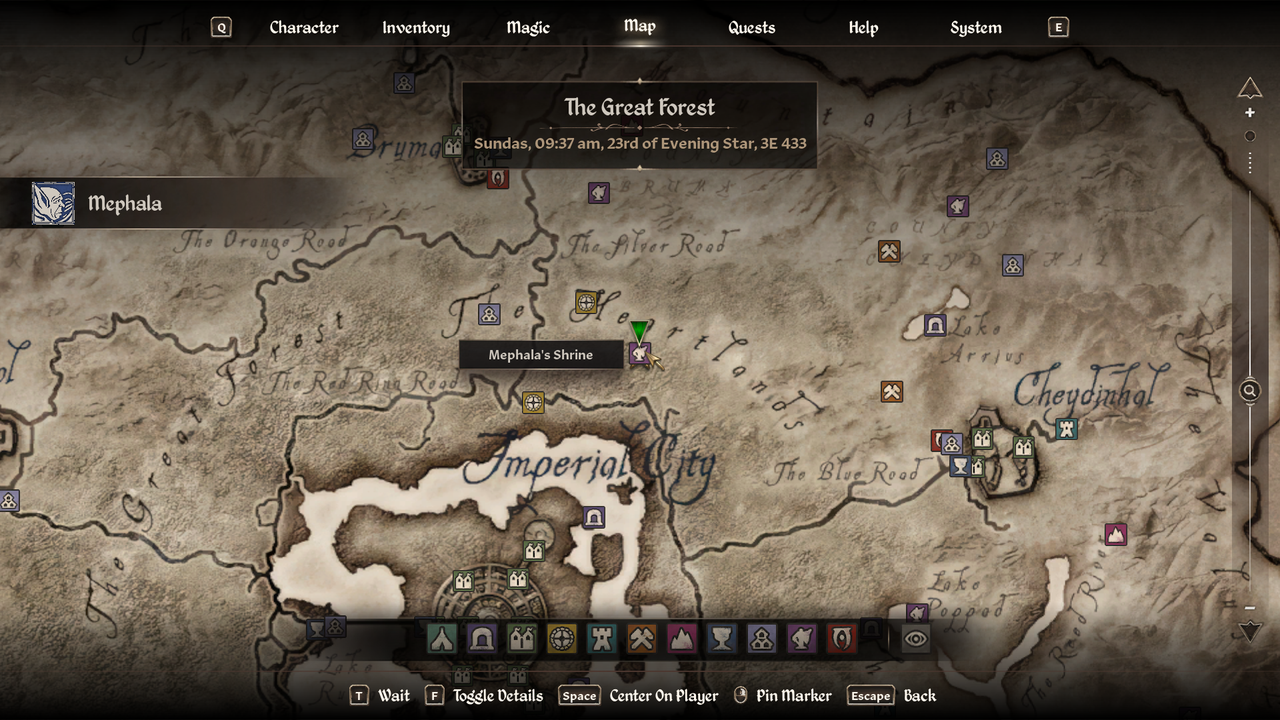Open the System menu tab

(x=975, y=28)
